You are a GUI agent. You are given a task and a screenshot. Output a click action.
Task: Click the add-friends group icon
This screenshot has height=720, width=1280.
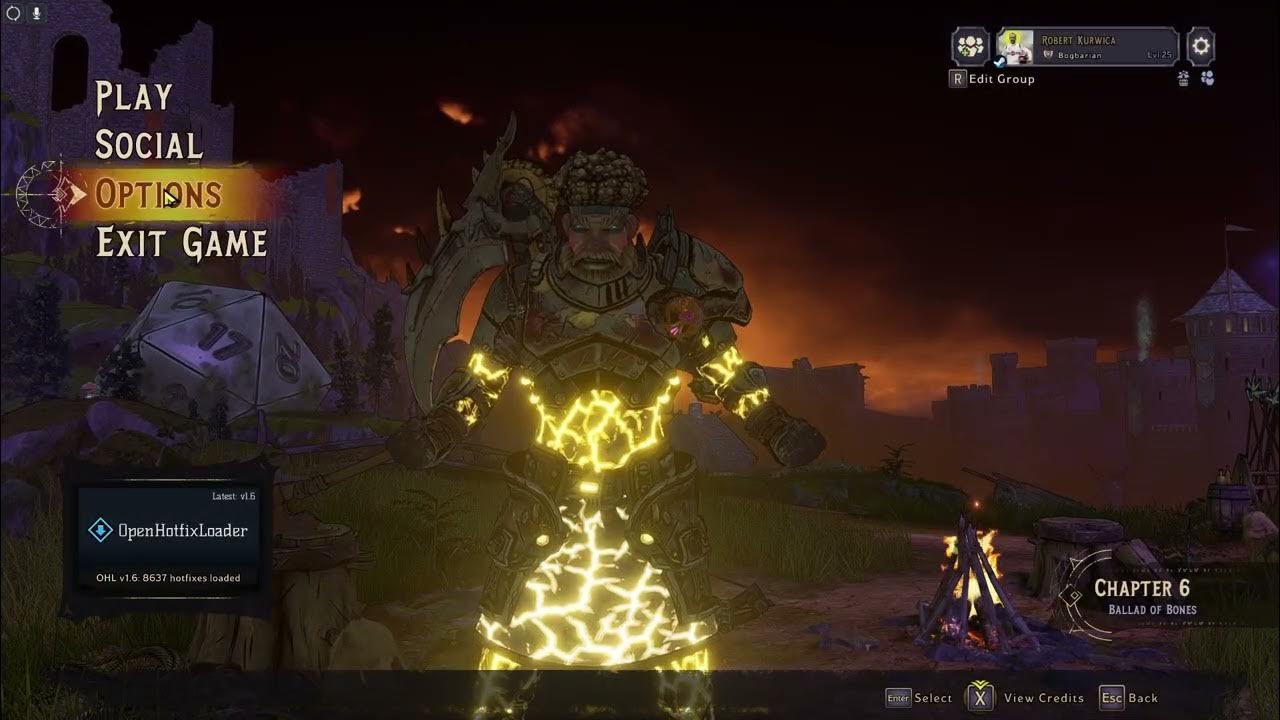tap(970, 46)
